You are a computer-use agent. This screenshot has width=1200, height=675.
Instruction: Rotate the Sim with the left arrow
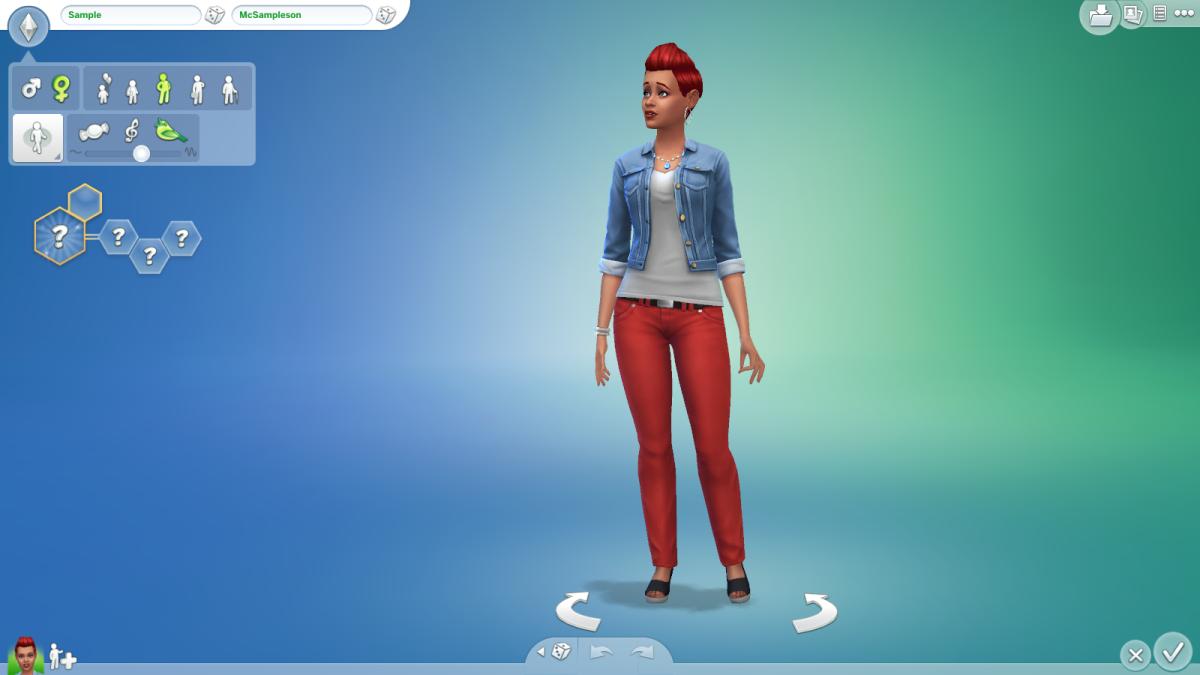coord(578,610)
